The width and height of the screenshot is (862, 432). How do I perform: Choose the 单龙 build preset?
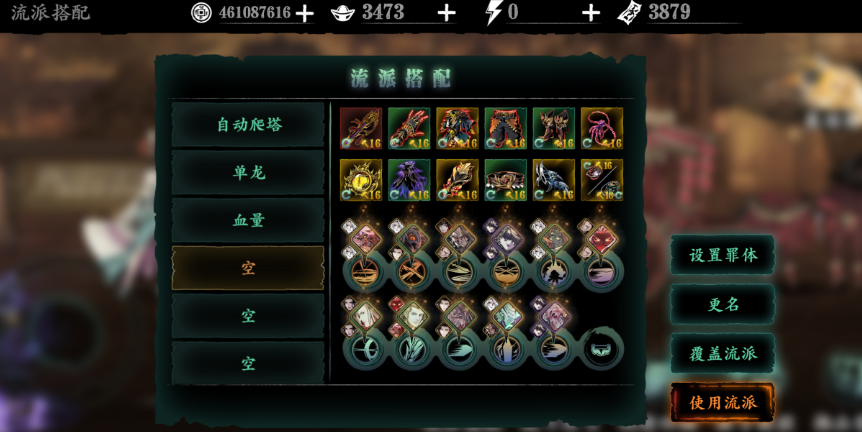click(249, 172)
